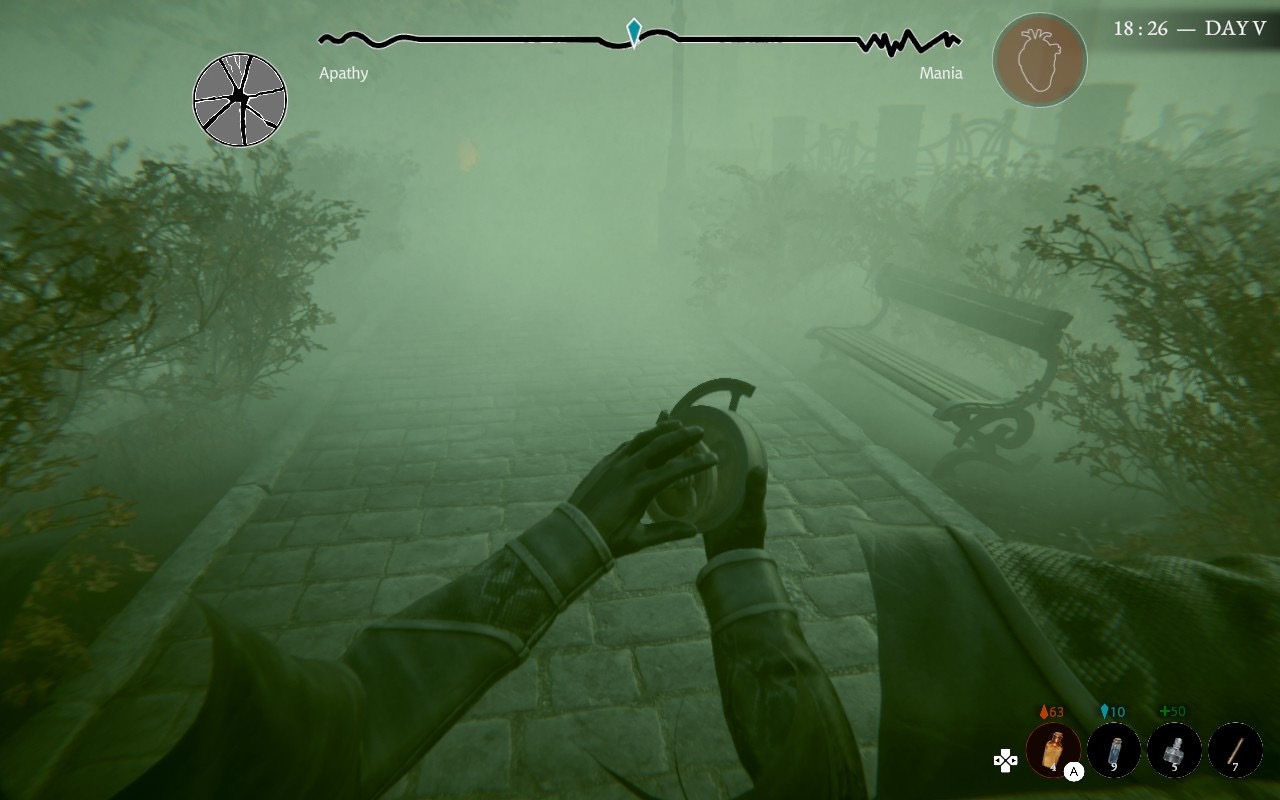Select the matchstick item in hotbar slot 7
1280x800 pixels.
pyautogui.click(x=1234, y=747)
